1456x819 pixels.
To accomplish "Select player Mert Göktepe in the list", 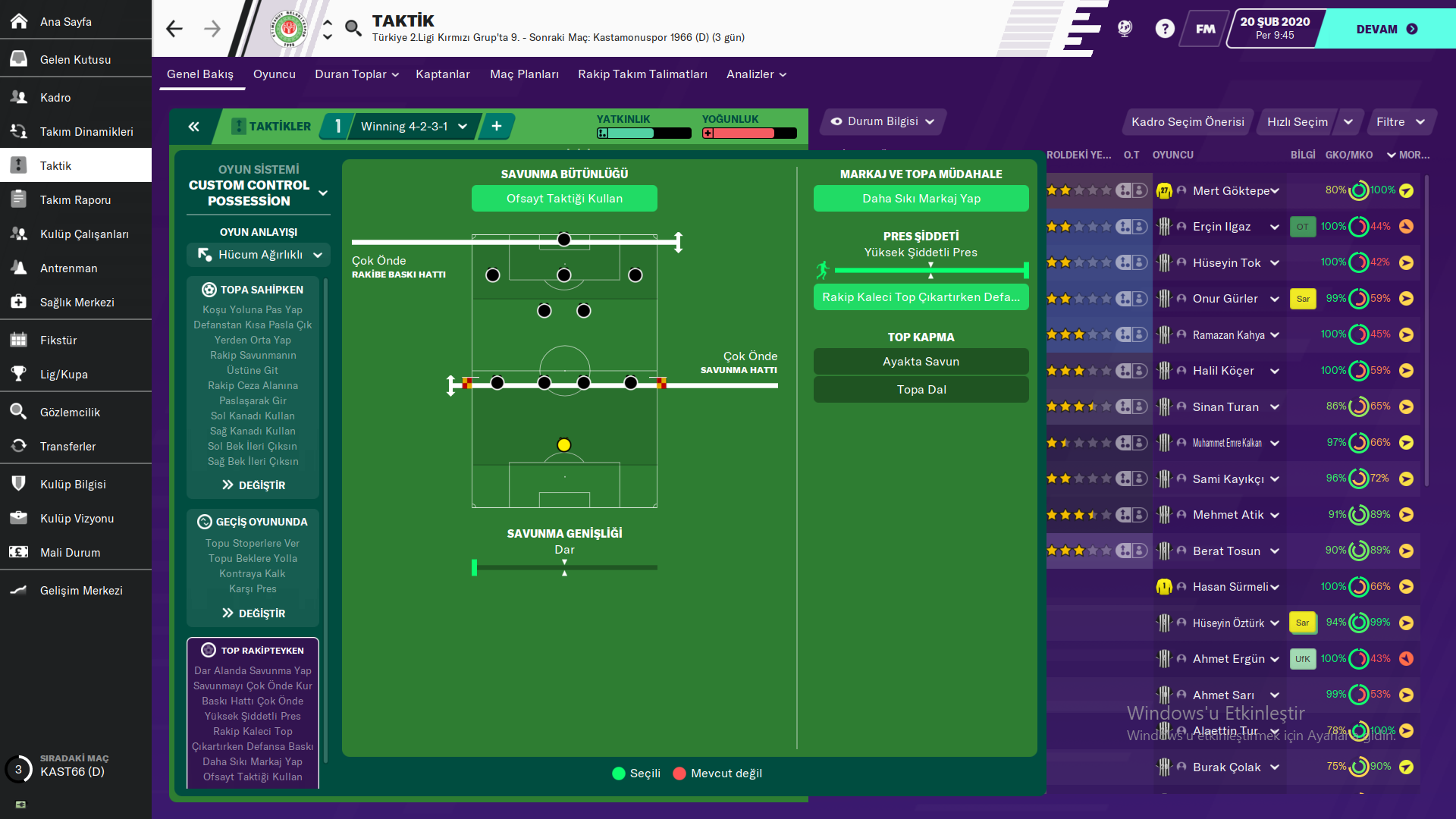I will (1230, 191).
